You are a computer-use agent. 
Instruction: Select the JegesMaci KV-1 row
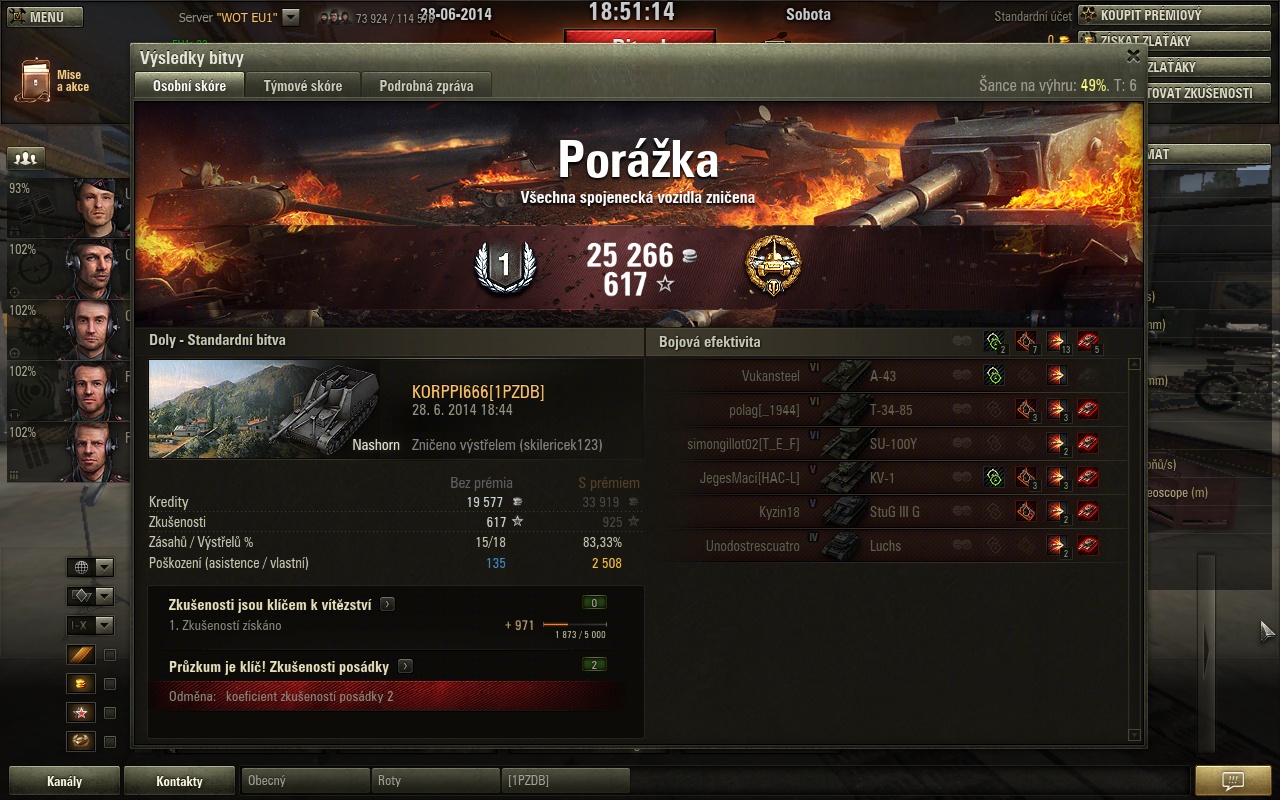(x=890, y=478)
